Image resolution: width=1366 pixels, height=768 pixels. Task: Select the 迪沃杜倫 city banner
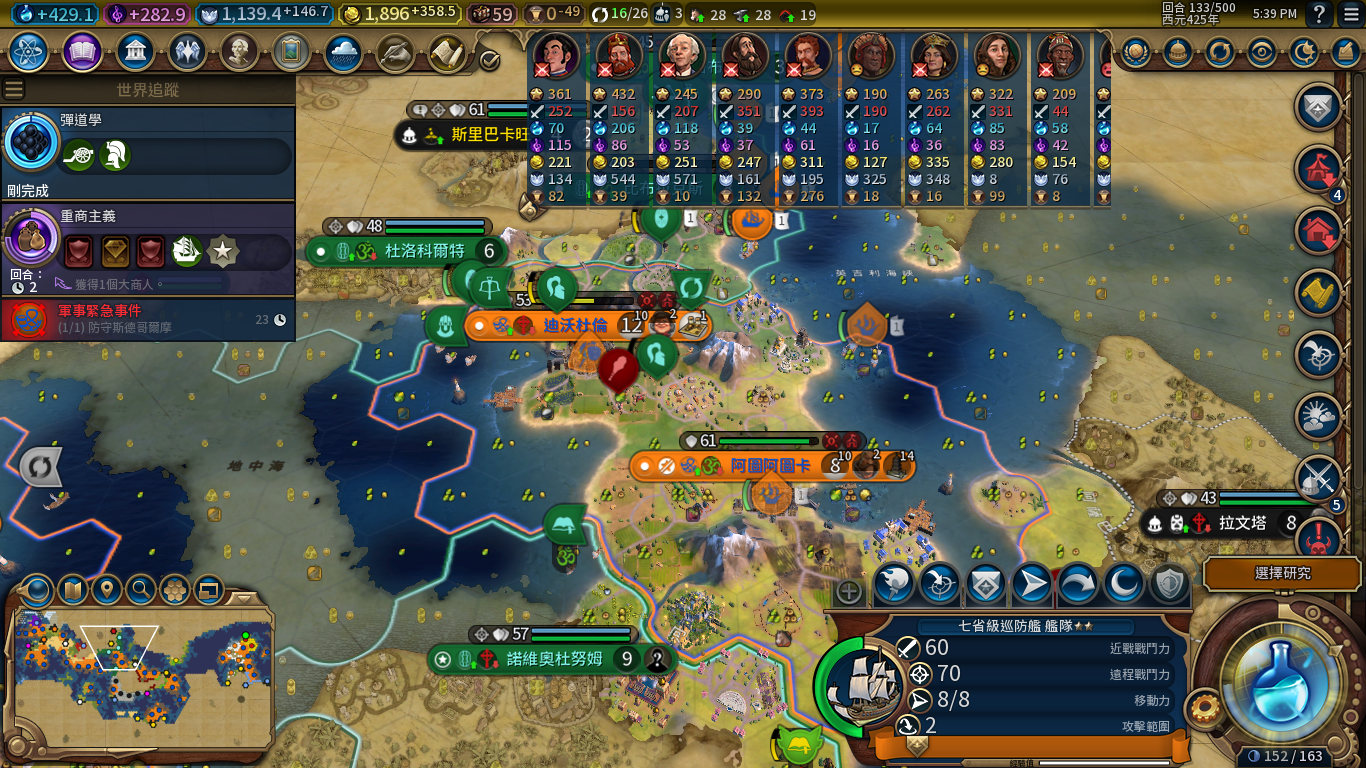pos(575,325)
